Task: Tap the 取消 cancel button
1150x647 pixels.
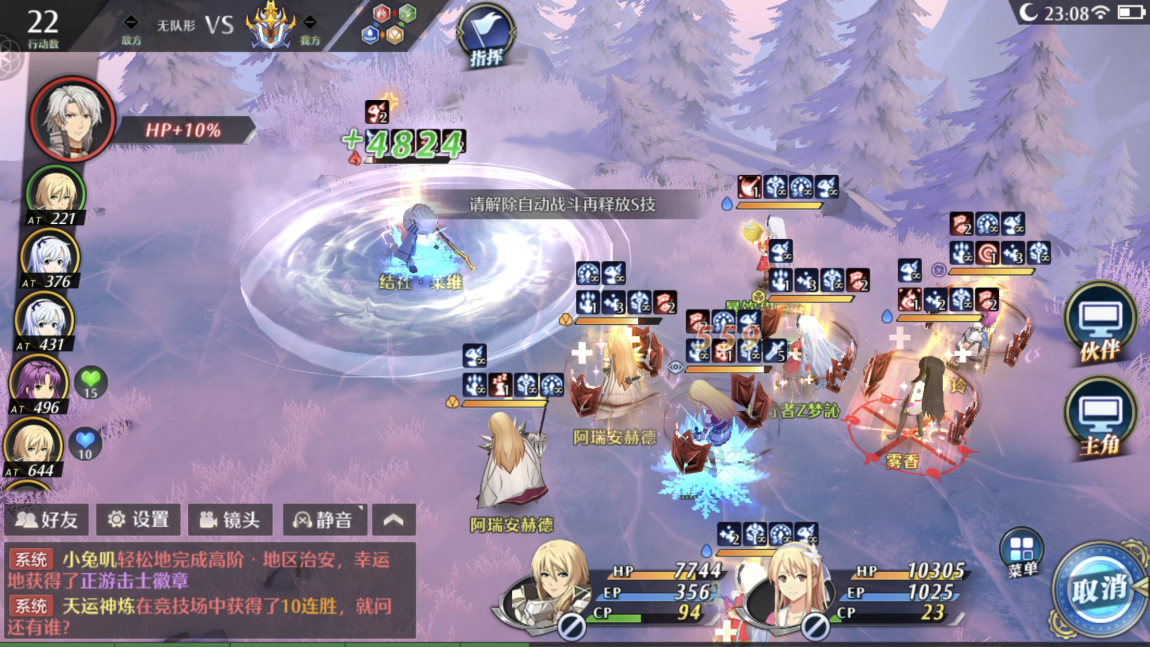Action: point(1100,589)
